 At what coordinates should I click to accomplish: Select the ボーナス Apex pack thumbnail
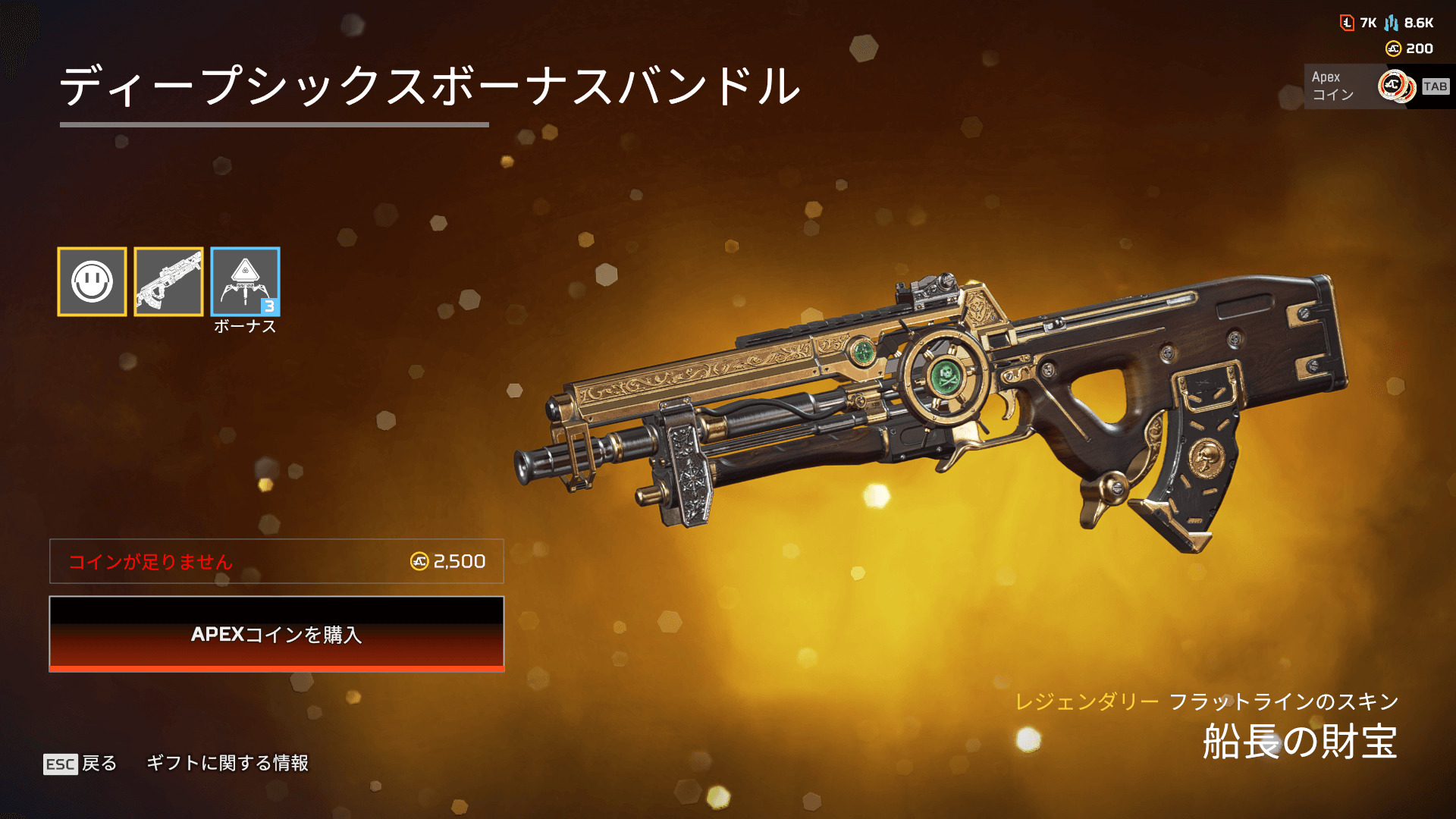pos(245,281)
